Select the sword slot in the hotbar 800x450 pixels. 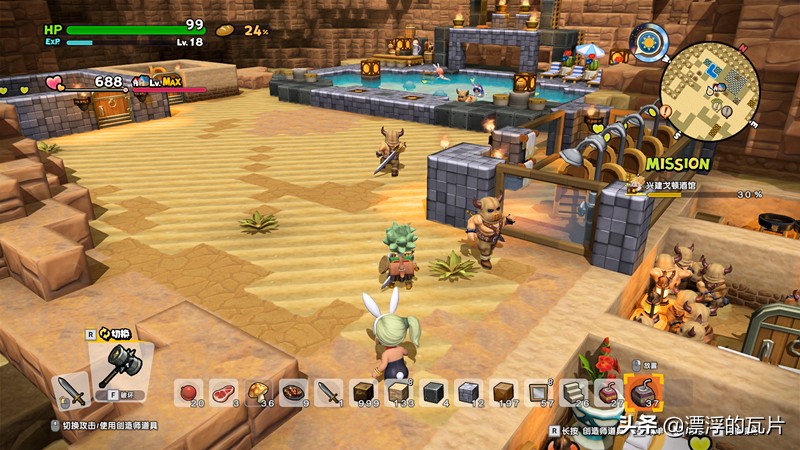tap(328, 391)
